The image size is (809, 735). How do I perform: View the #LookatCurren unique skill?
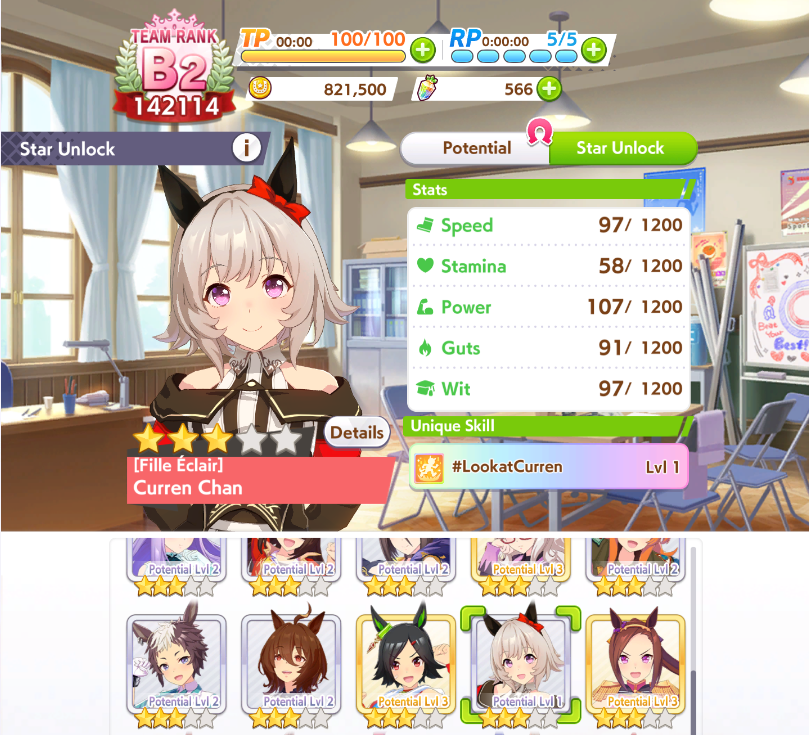tap(549, 467)
